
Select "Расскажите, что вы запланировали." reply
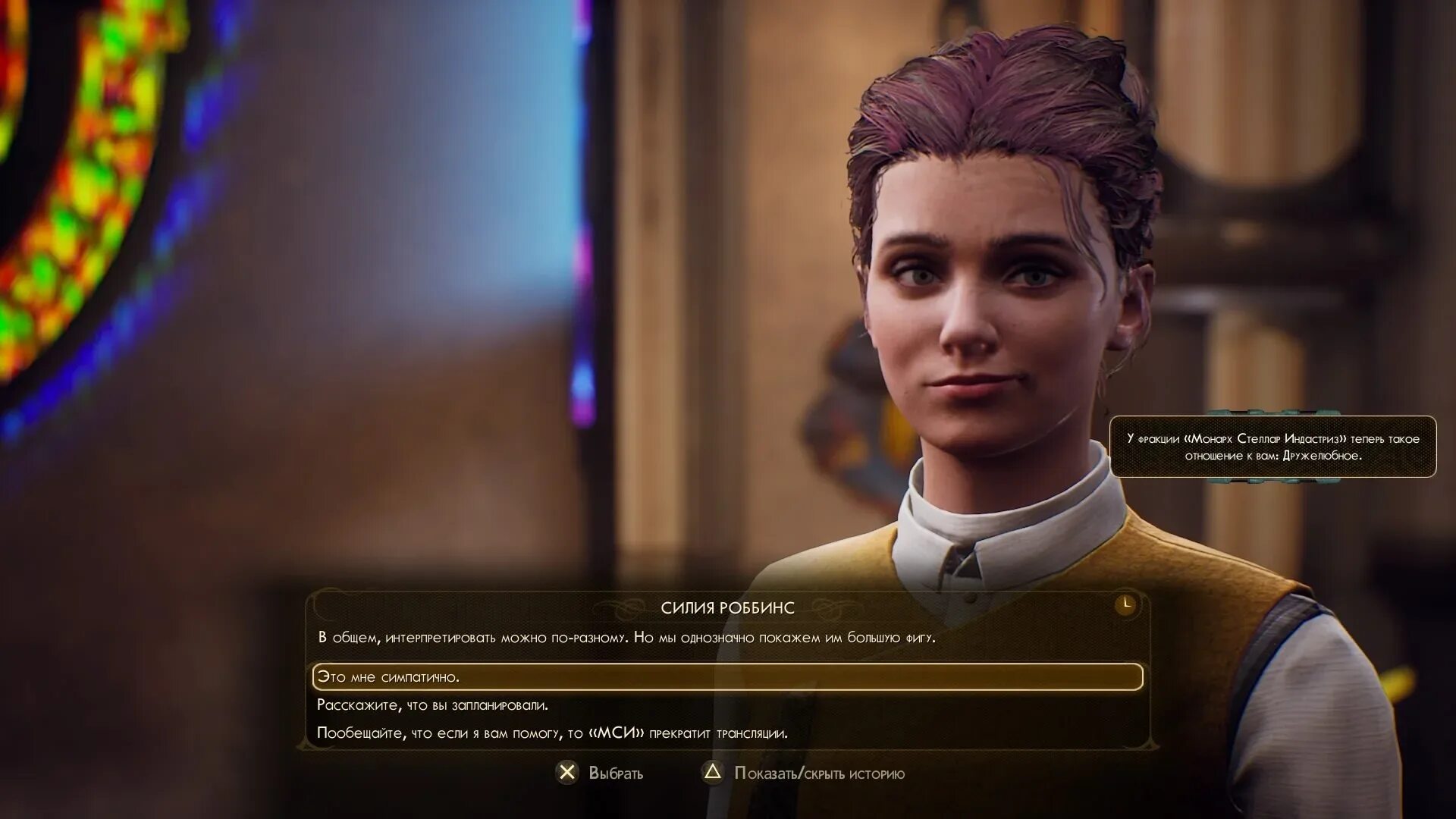coord(432,705)
